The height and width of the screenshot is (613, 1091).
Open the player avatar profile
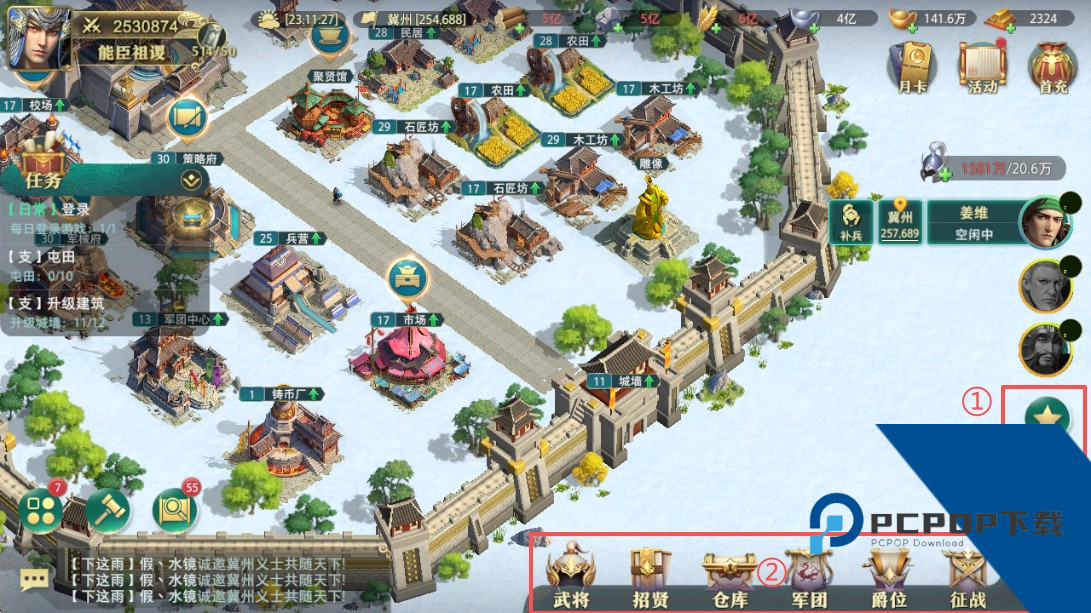point(38,37)
